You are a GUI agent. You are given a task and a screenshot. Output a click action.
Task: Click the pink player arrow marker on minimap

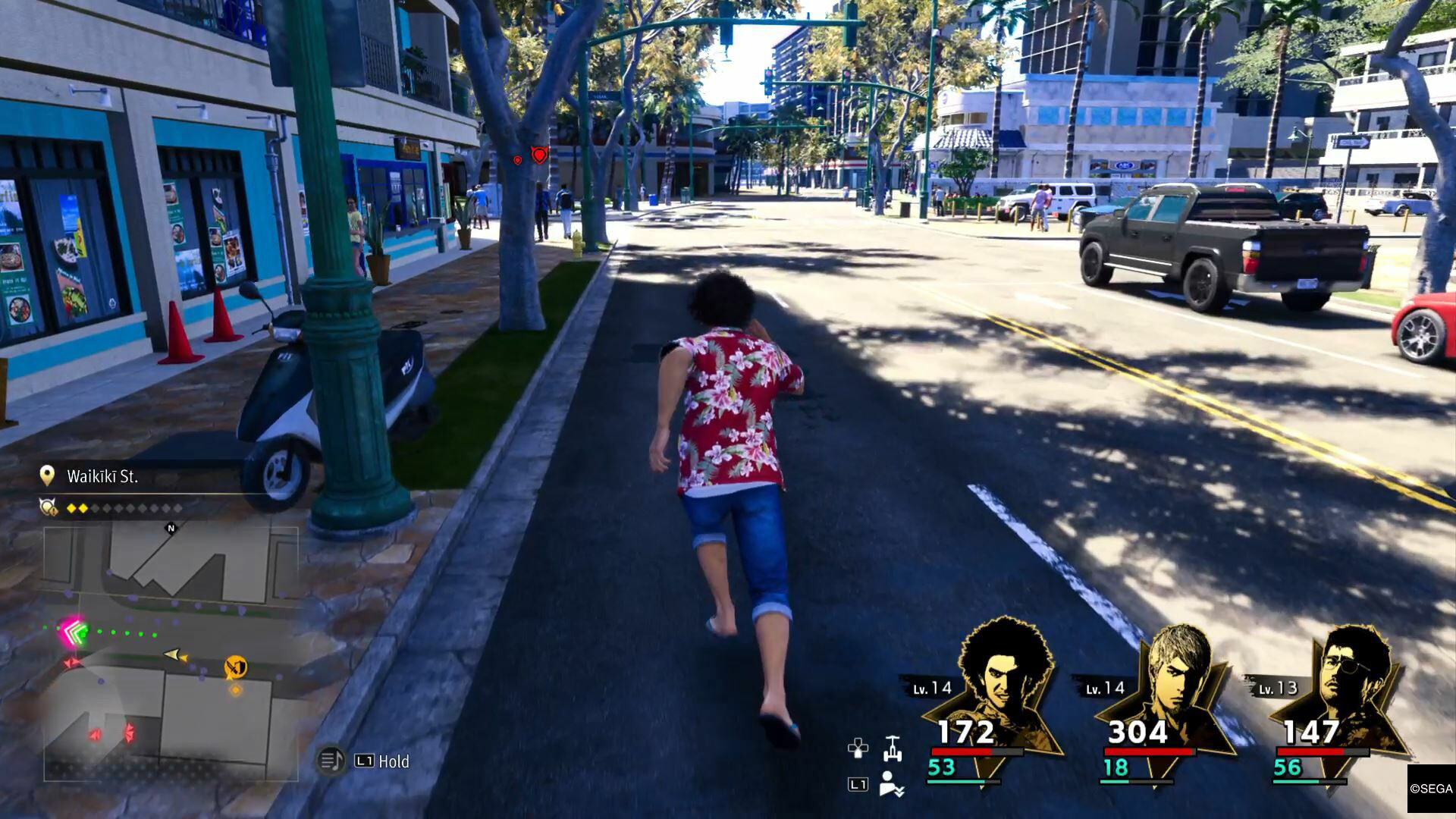[72, 631]
